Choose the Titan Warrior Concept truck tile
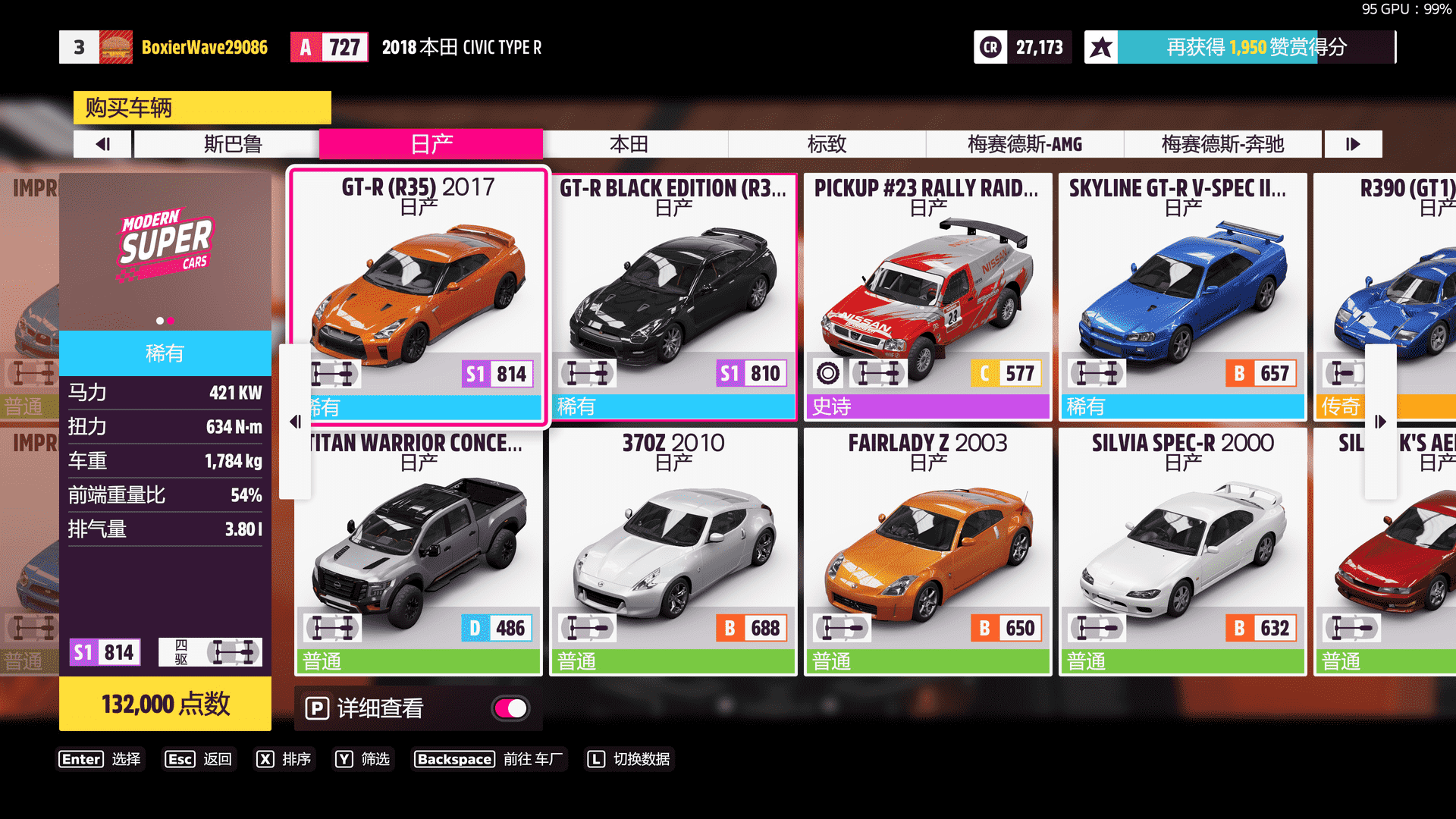Viewport: 1456px width, 819px height. [419, 551]
